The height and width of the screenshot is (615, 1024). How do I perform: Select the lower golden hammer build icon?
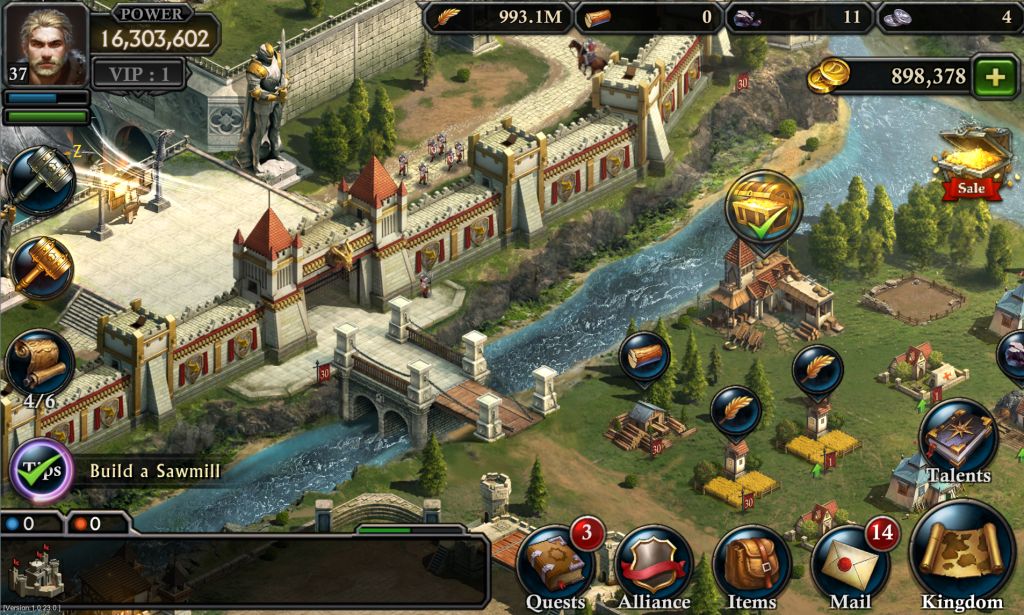pos(42,267)
